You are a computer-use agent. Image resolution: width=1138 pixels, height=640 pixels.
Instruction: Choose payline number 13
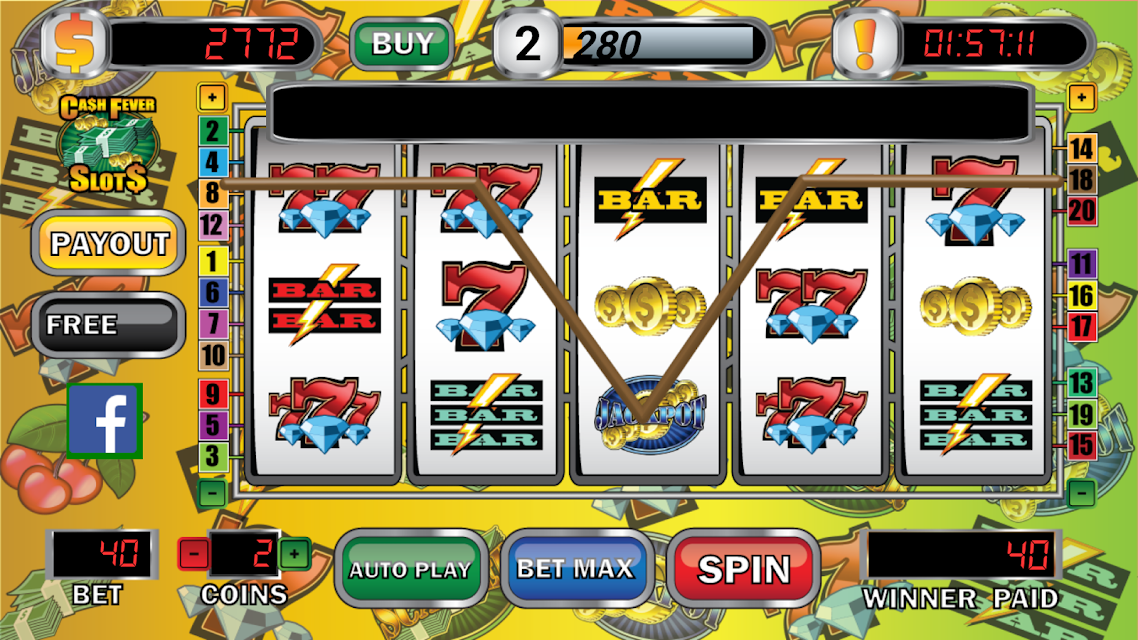(1082, 382)
